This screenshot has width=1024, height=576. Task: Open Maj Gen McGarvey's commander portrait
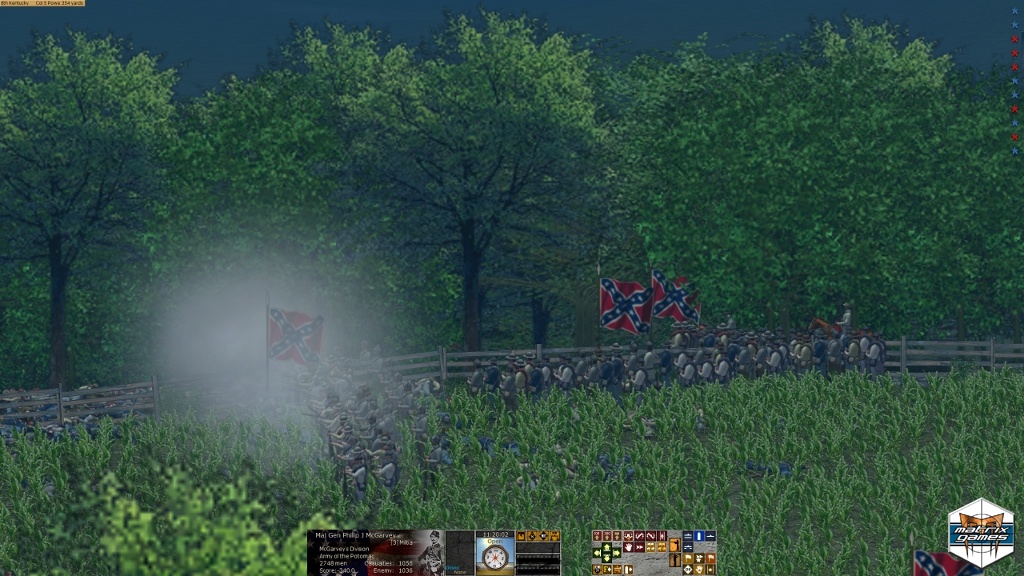point(431,552)
